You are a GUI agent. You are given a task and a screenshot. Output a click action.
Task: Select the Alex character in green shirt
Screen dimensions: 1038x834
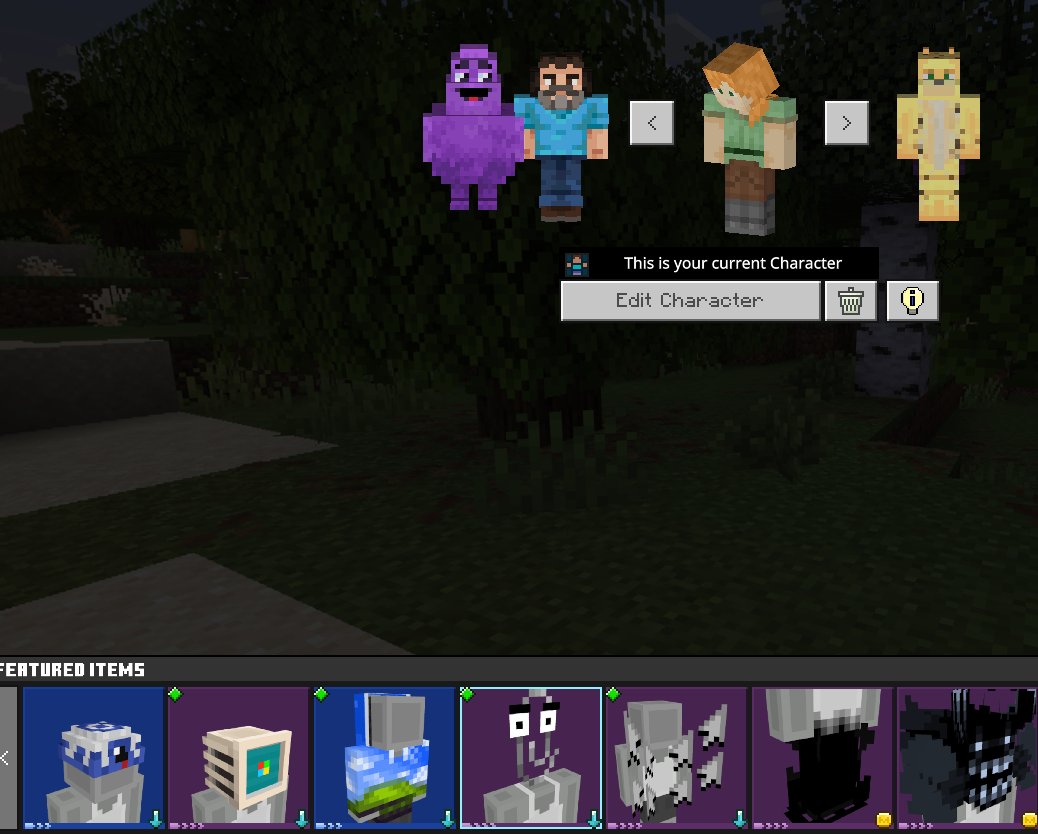coord(745,140)
